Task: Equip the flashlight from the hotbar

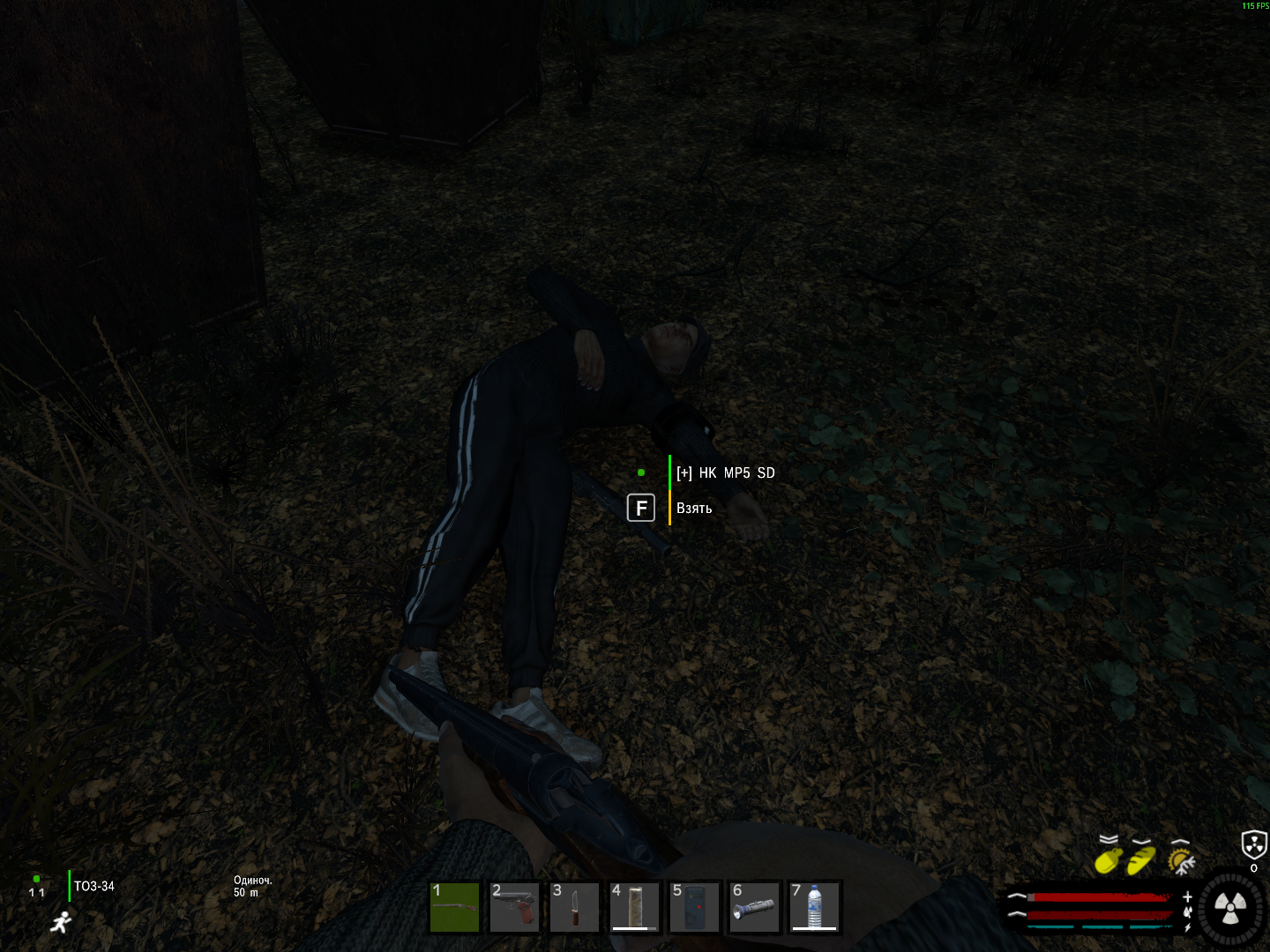Action: [755, 907]
